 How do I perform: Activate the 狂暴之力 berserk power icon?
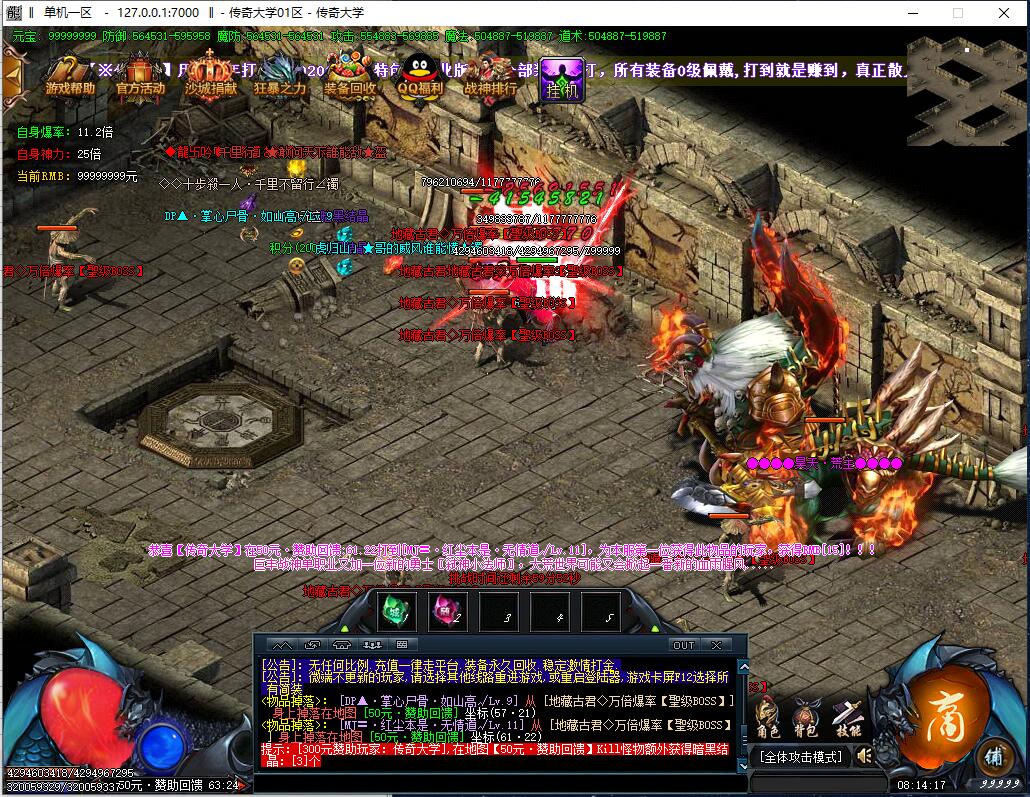[x=281, y=76]
